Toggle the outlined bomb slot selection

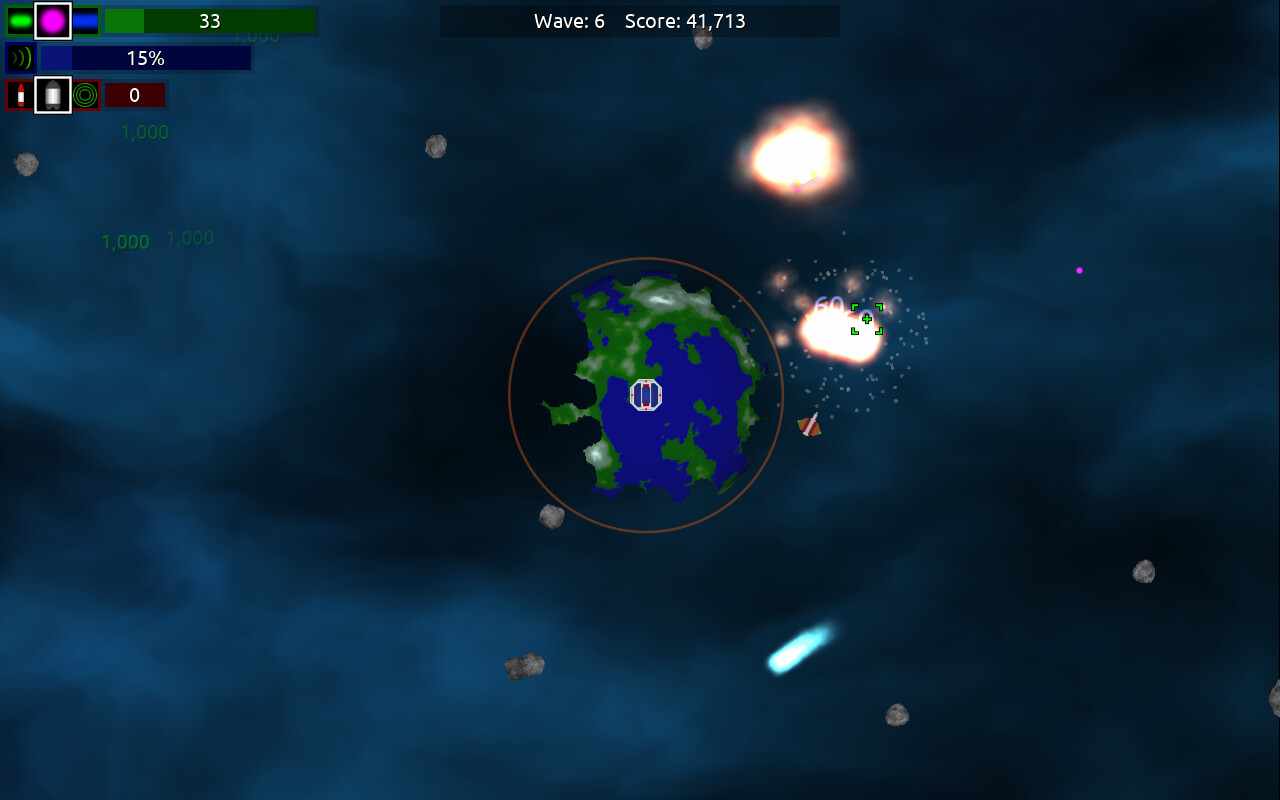53,95
